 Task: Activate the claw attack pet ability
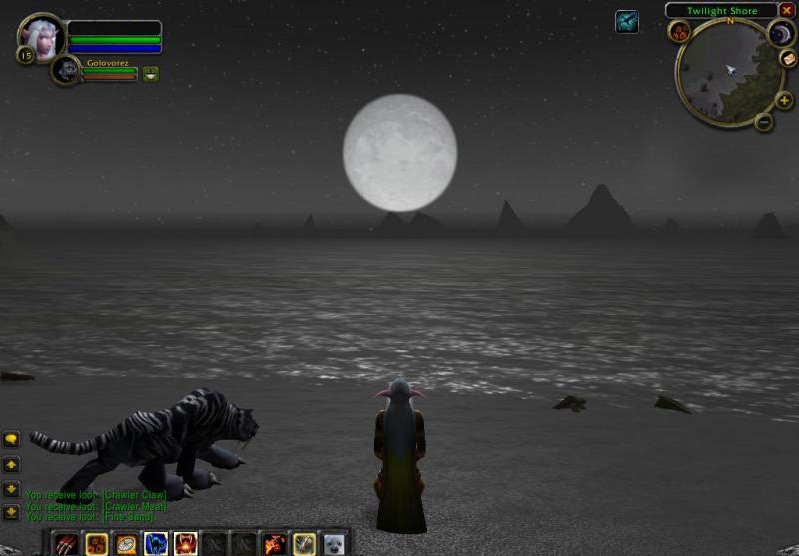pyautogui.click(x=66, y=544)
